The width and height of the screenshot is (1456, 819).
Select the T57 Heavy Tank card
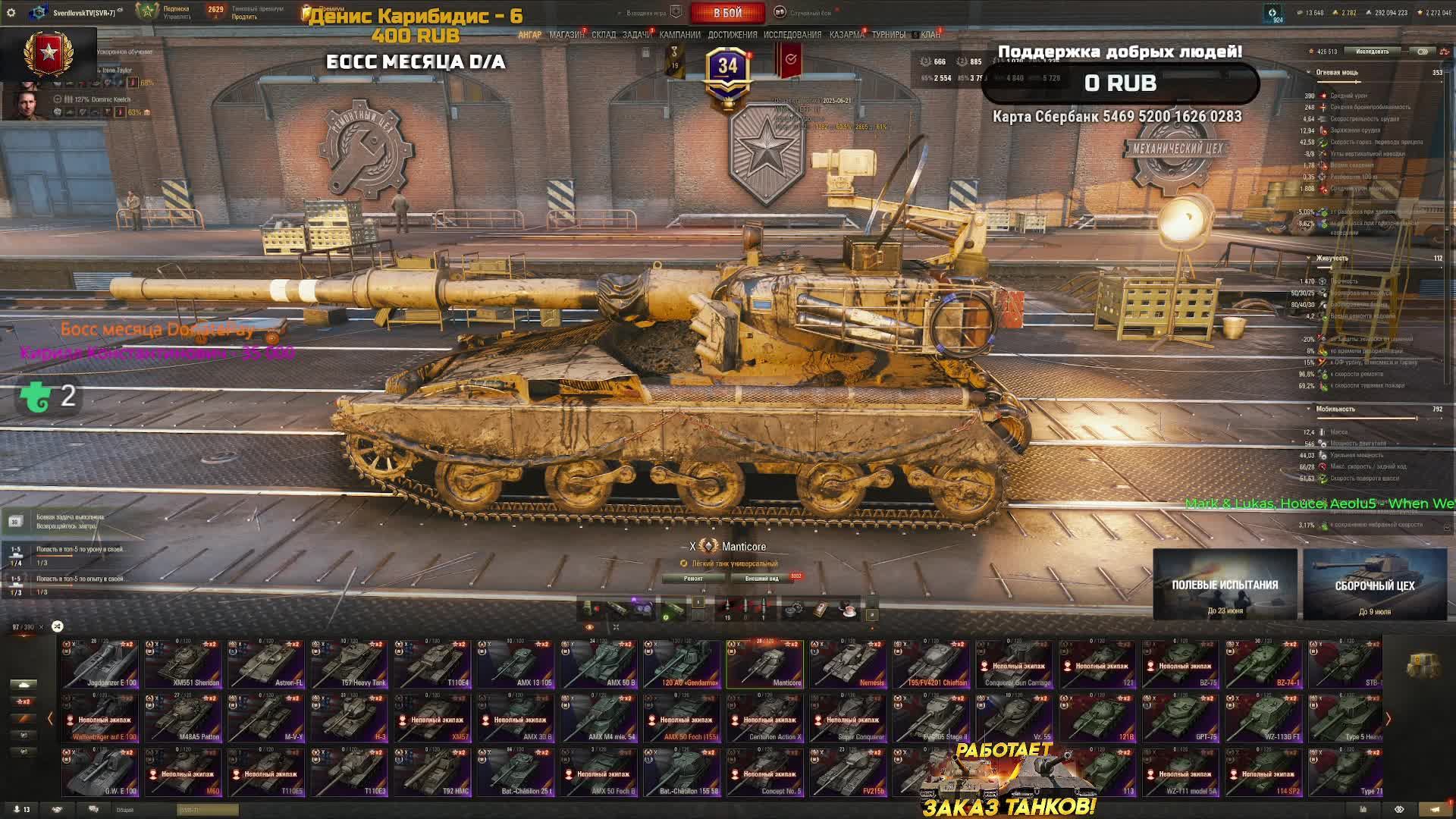coord(350,664)
